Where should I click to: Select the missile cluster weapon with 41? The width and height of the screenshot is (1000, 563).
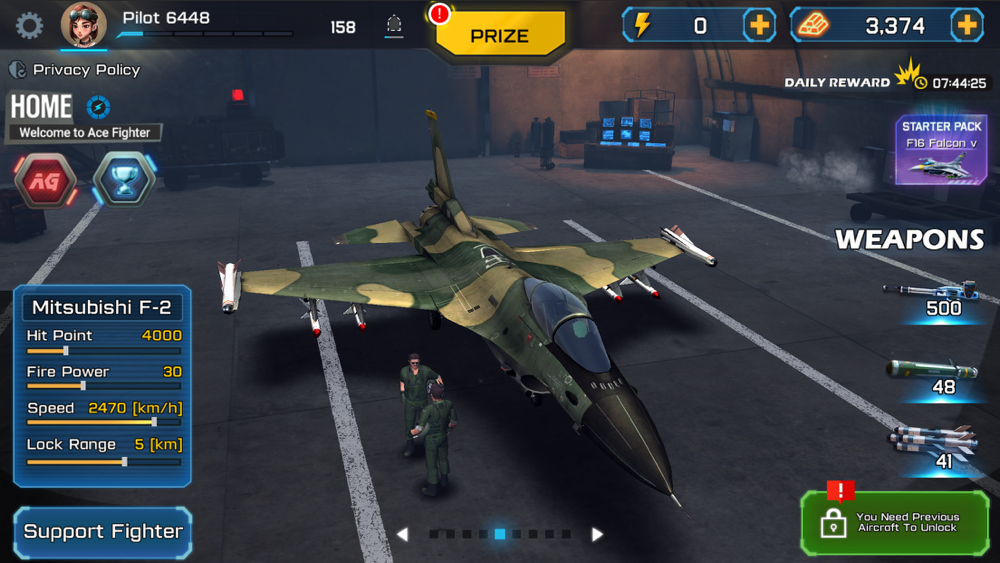934,444
